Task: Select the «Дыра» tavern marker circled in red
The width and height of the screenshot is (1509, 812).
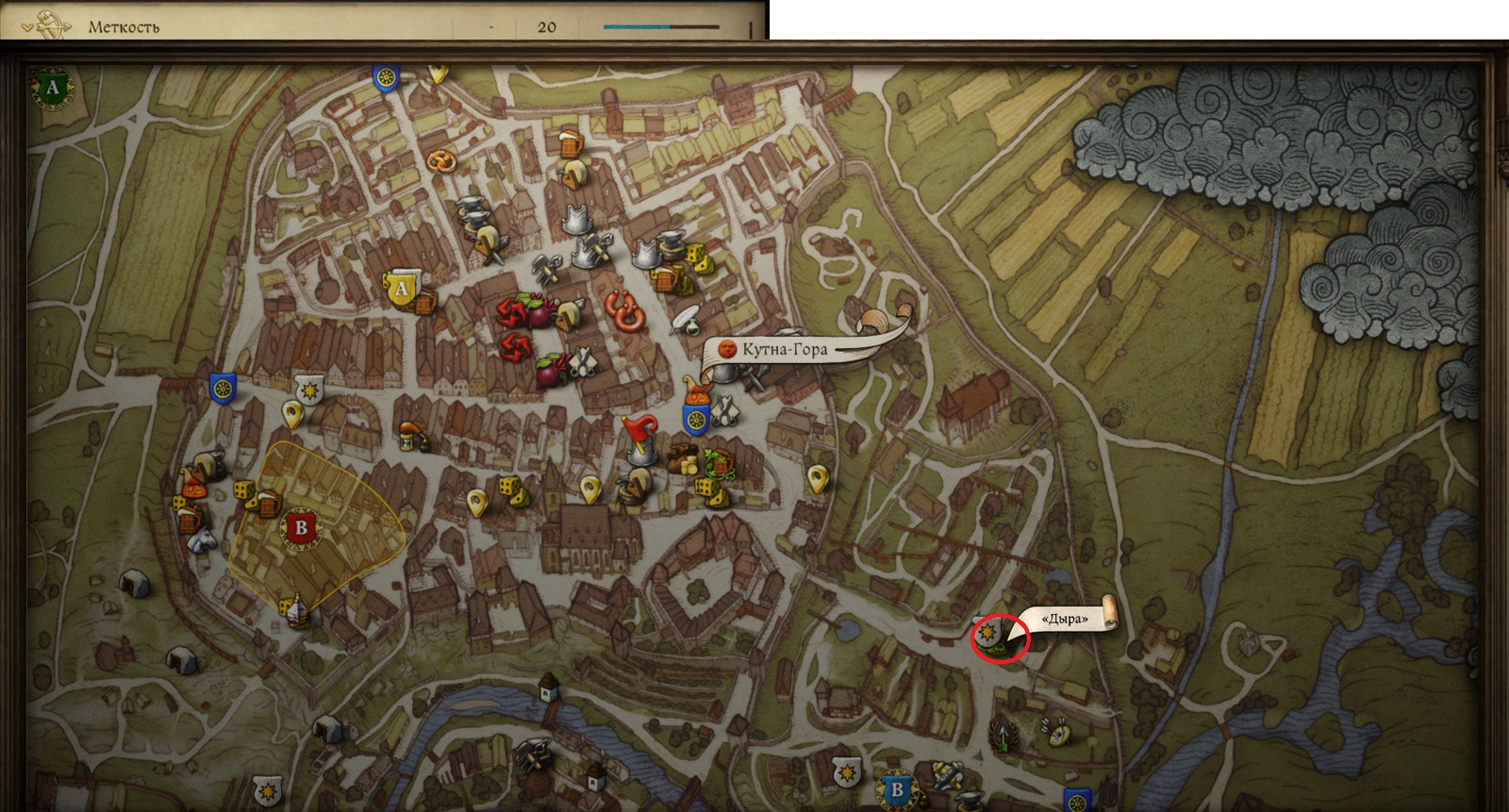Action: click(x=1000, y=638)
